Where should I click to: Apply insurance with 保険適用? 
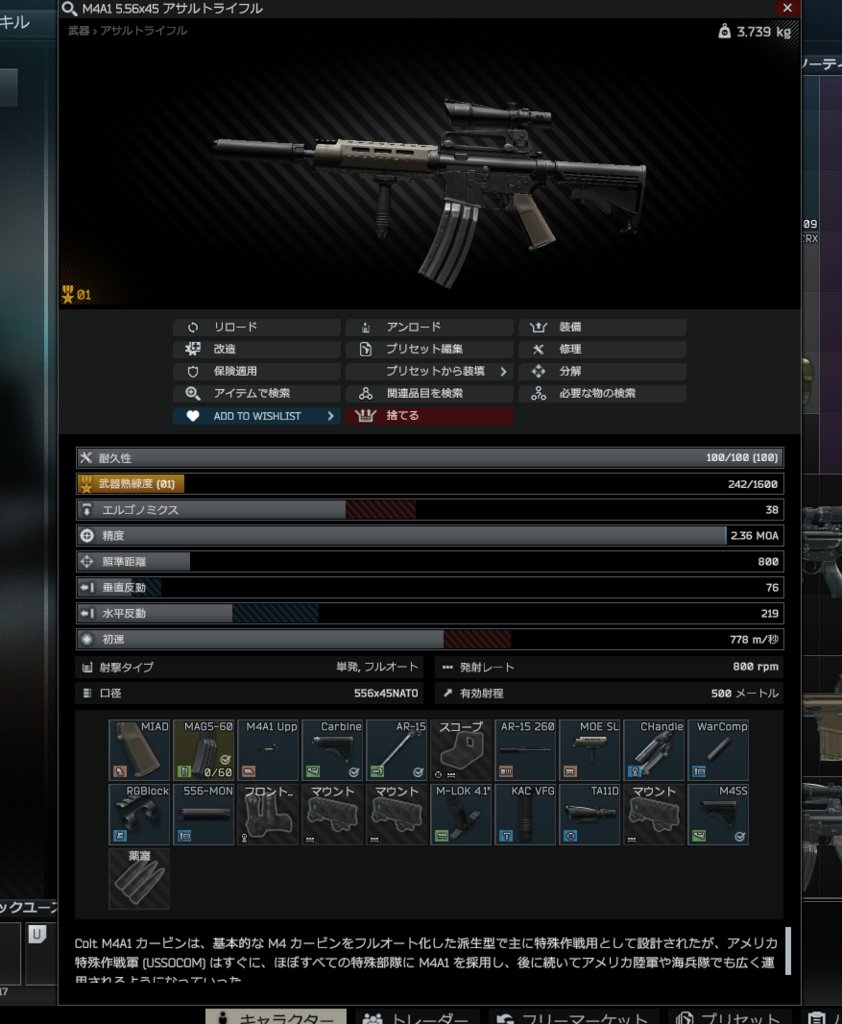click(x=256, y=371)
